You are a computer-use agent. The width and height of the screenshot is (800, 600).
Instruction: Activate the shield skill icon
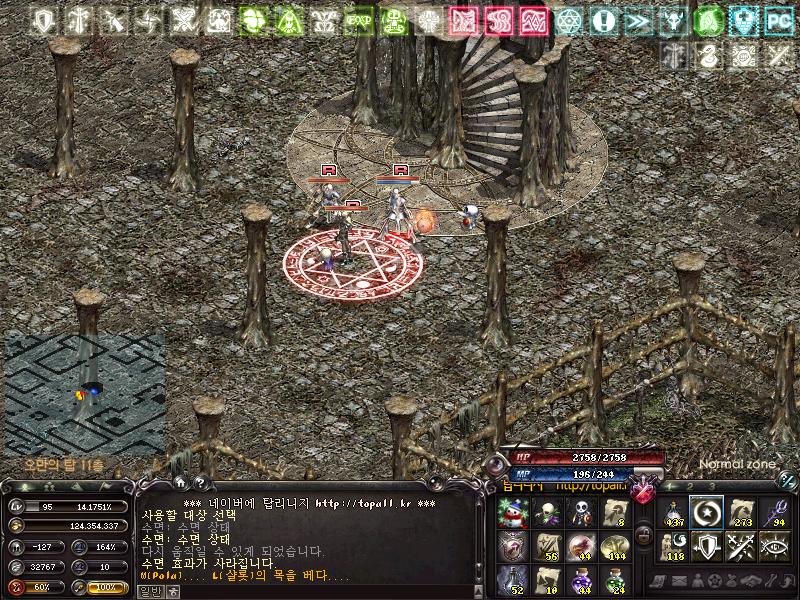click(706, 546)
